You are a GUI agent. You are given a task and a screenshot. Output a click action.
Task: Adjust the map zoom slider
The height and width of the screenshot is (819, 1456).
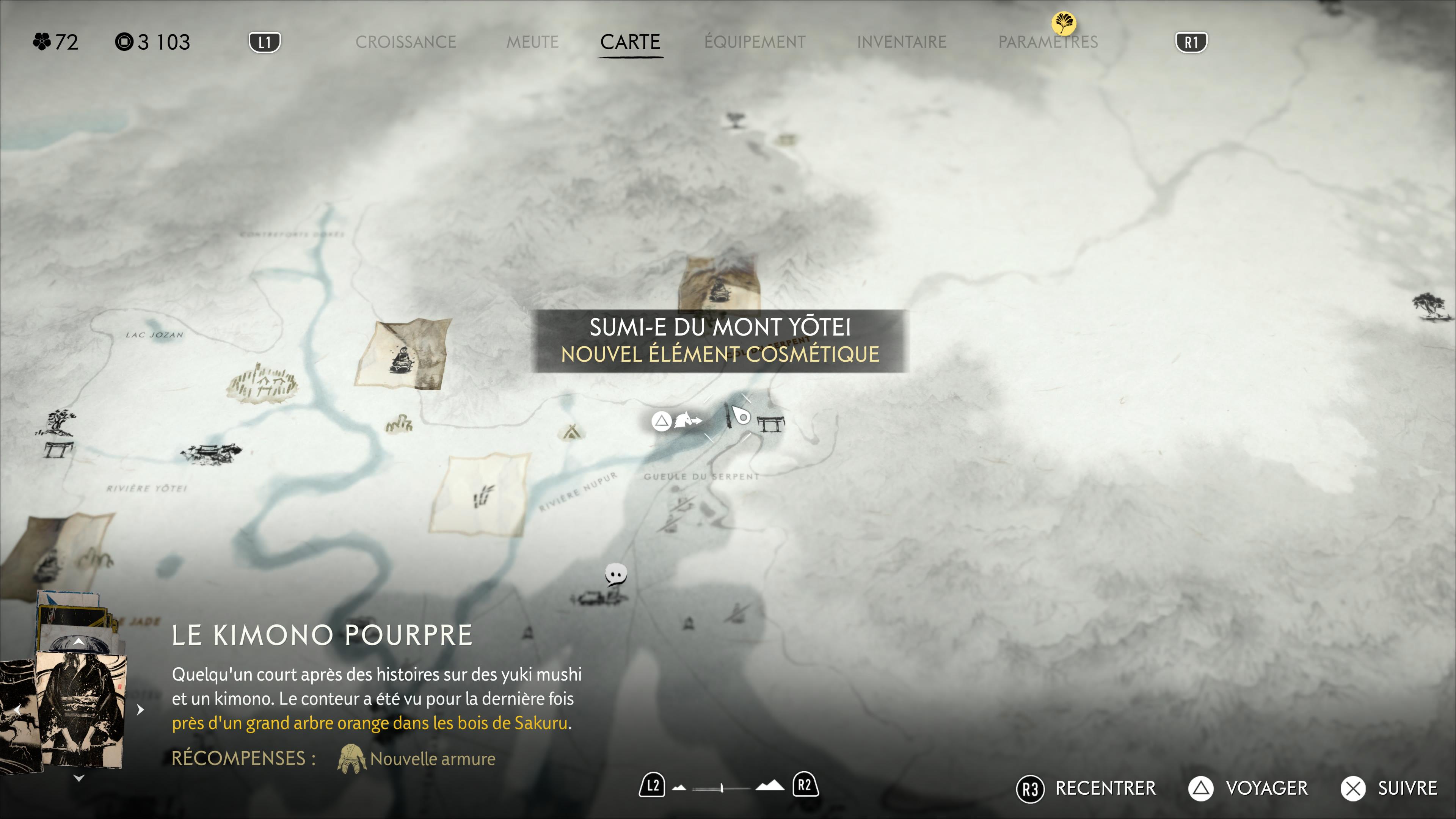(722, 788)
